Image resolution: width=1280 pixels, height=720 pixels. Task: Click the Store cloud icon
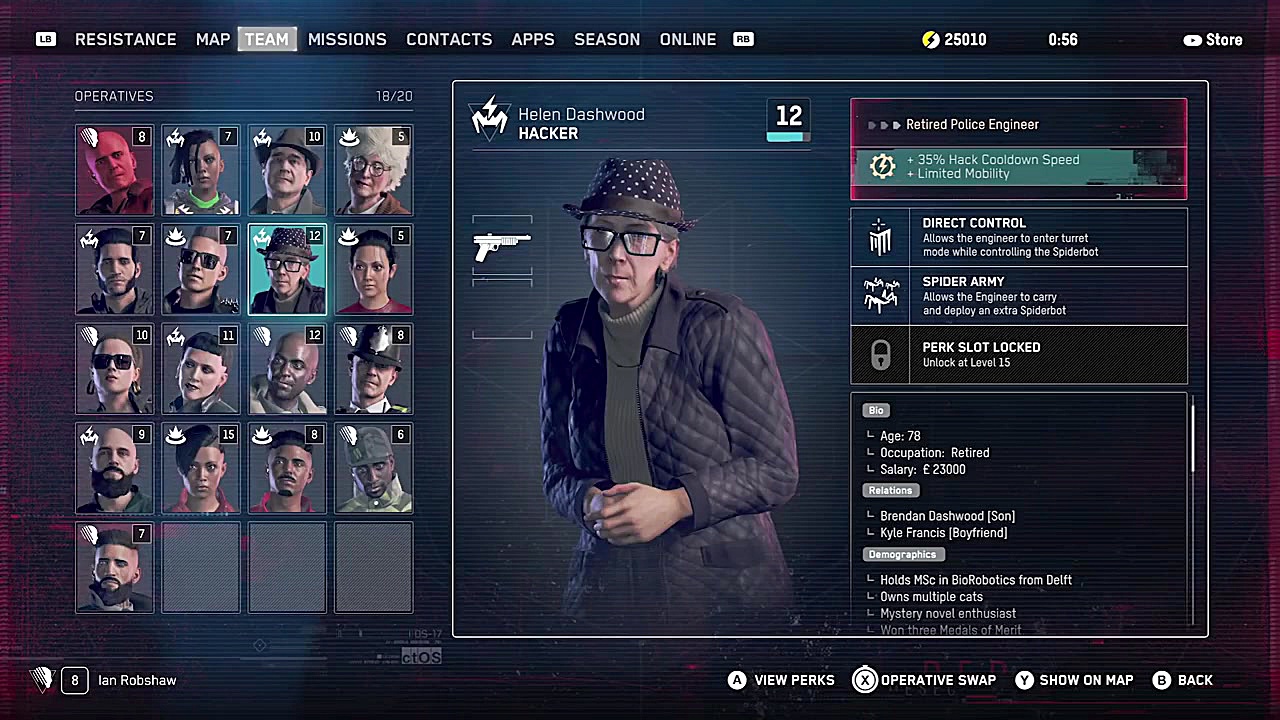(1192, 39)
